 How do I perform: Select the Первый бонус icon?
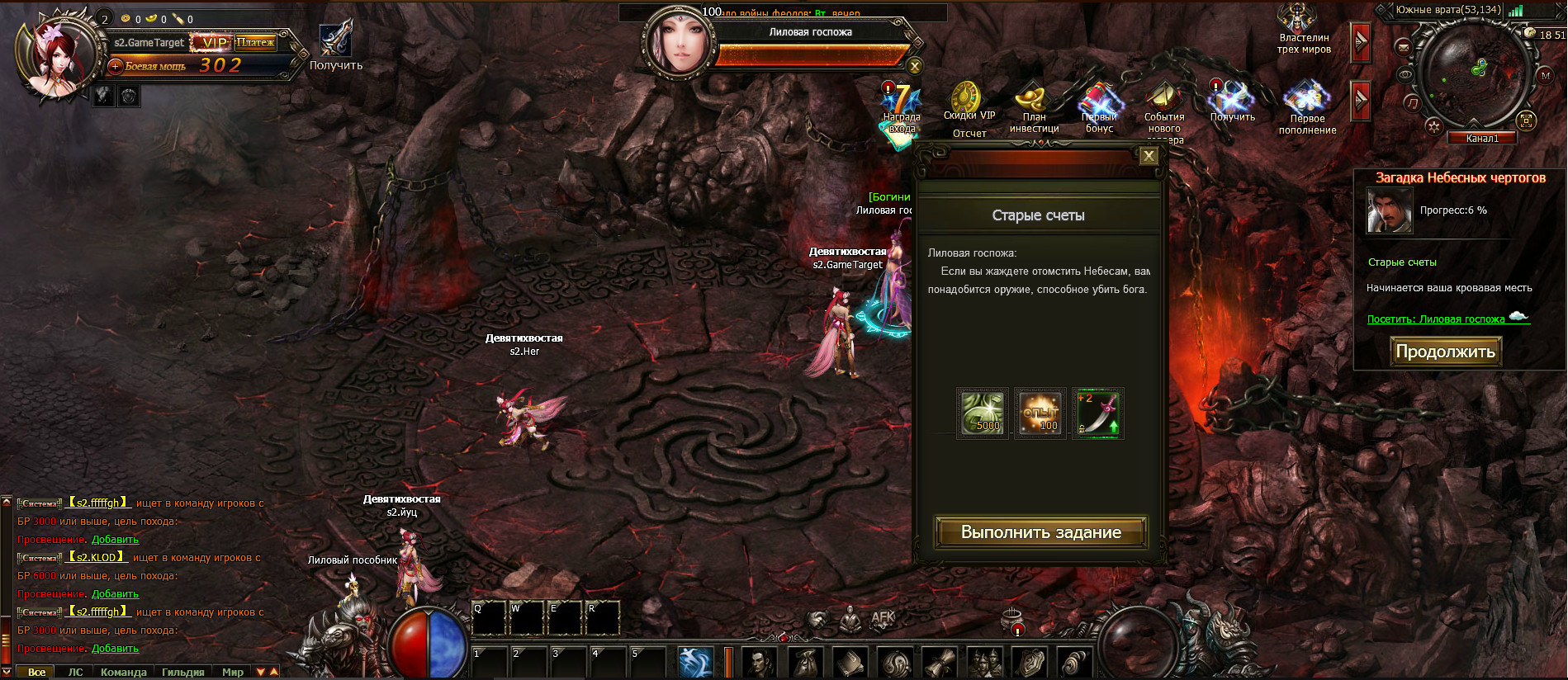pyautogui.click(x=1099, y=101)
